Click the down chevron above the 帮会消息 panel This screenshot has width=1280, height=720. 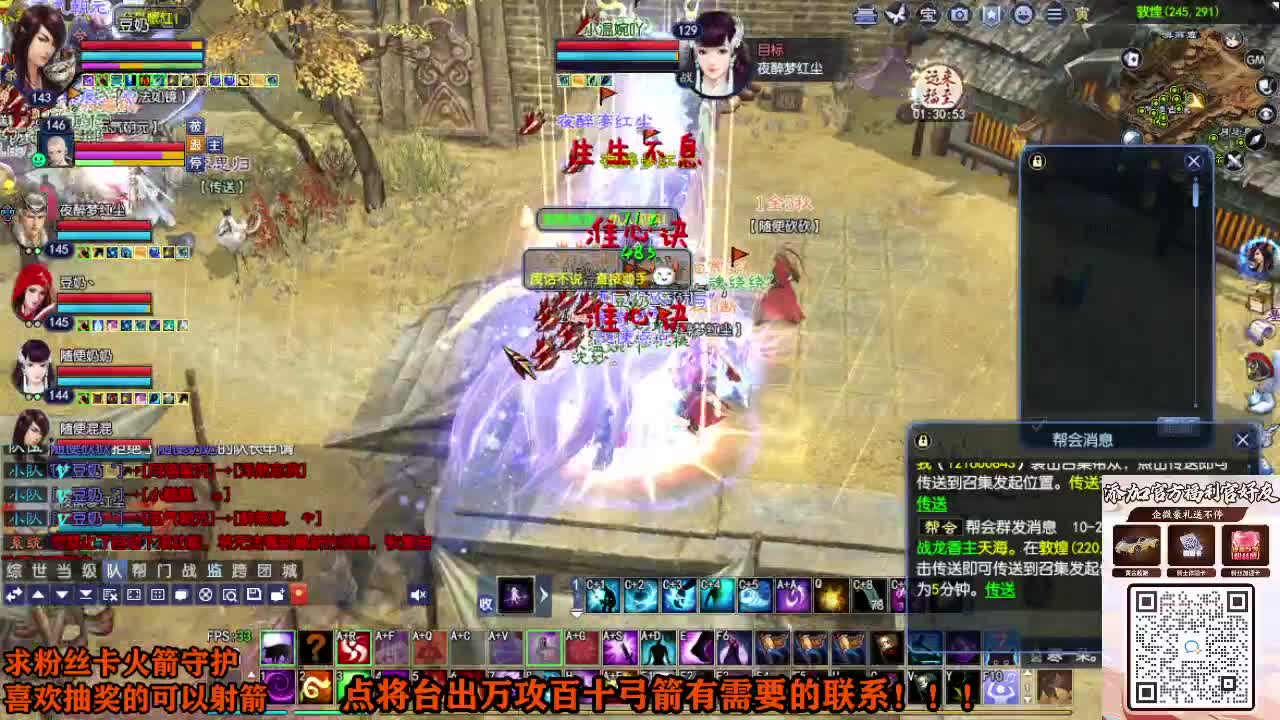click(1038, 425)
